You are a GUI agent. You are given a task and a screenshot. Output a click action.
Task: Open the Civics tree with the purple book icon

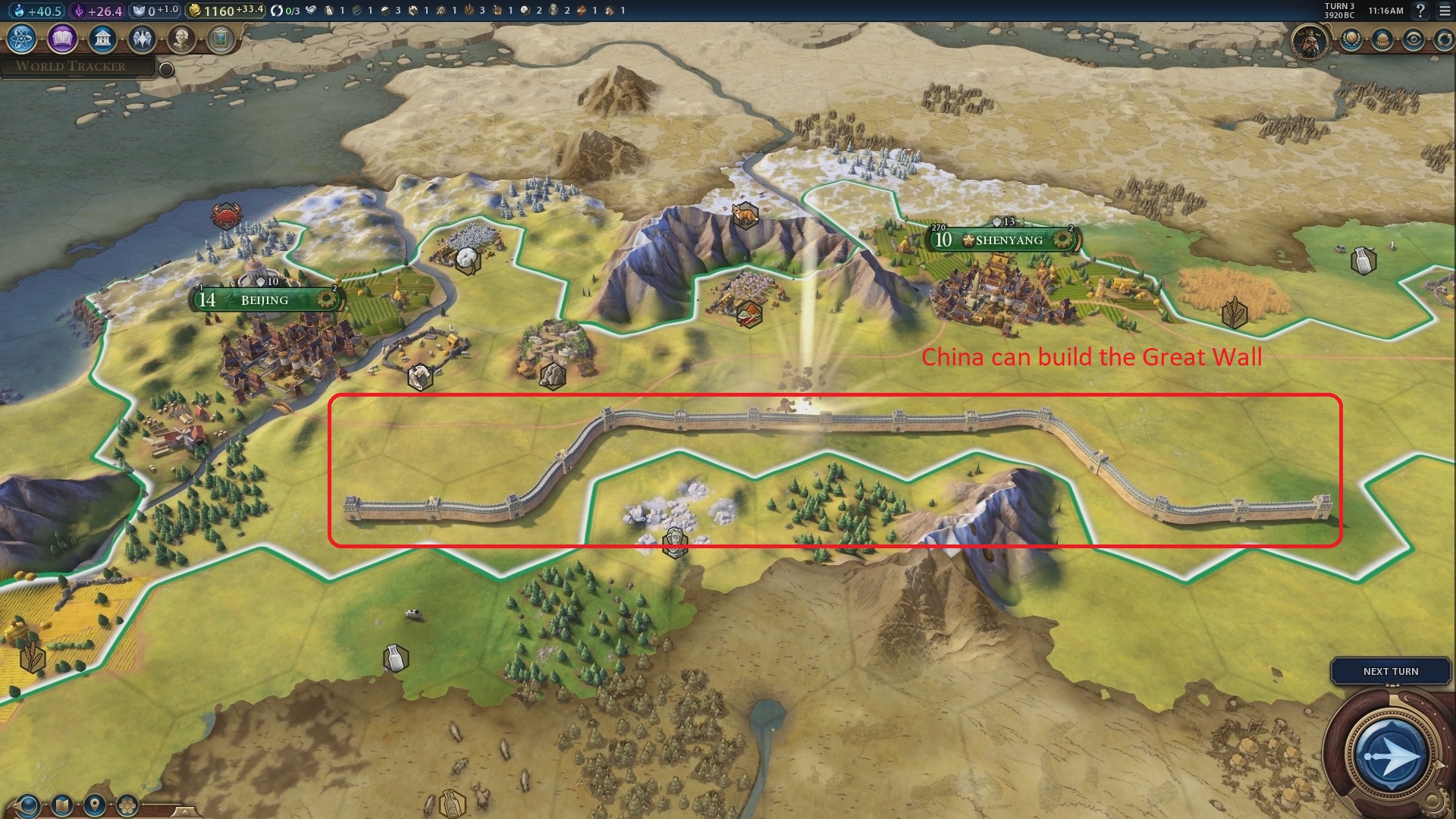point(61,35)
